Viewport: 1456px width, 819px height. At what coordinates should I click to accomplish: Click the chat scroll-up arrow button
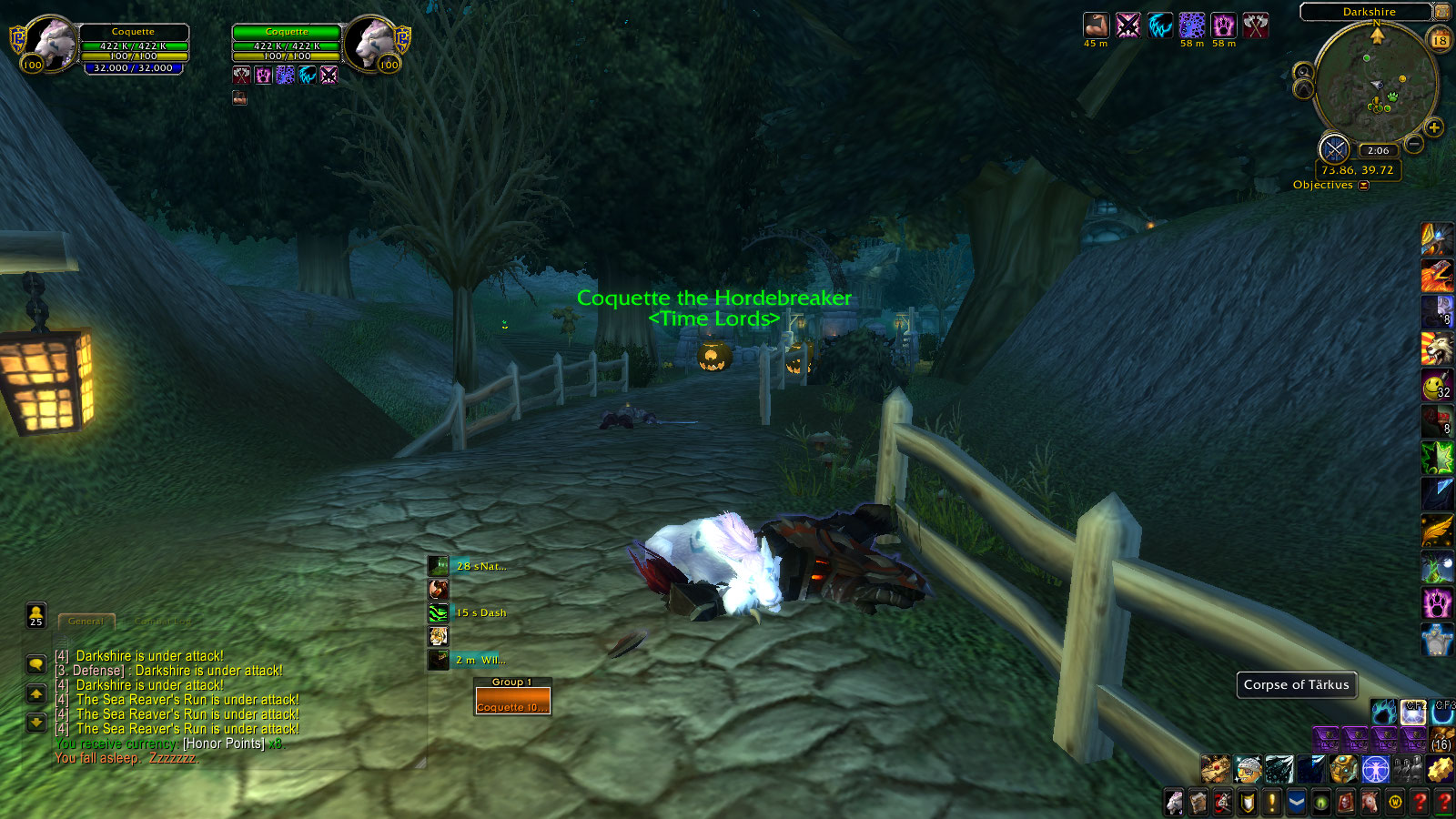(x=35, y=694)
